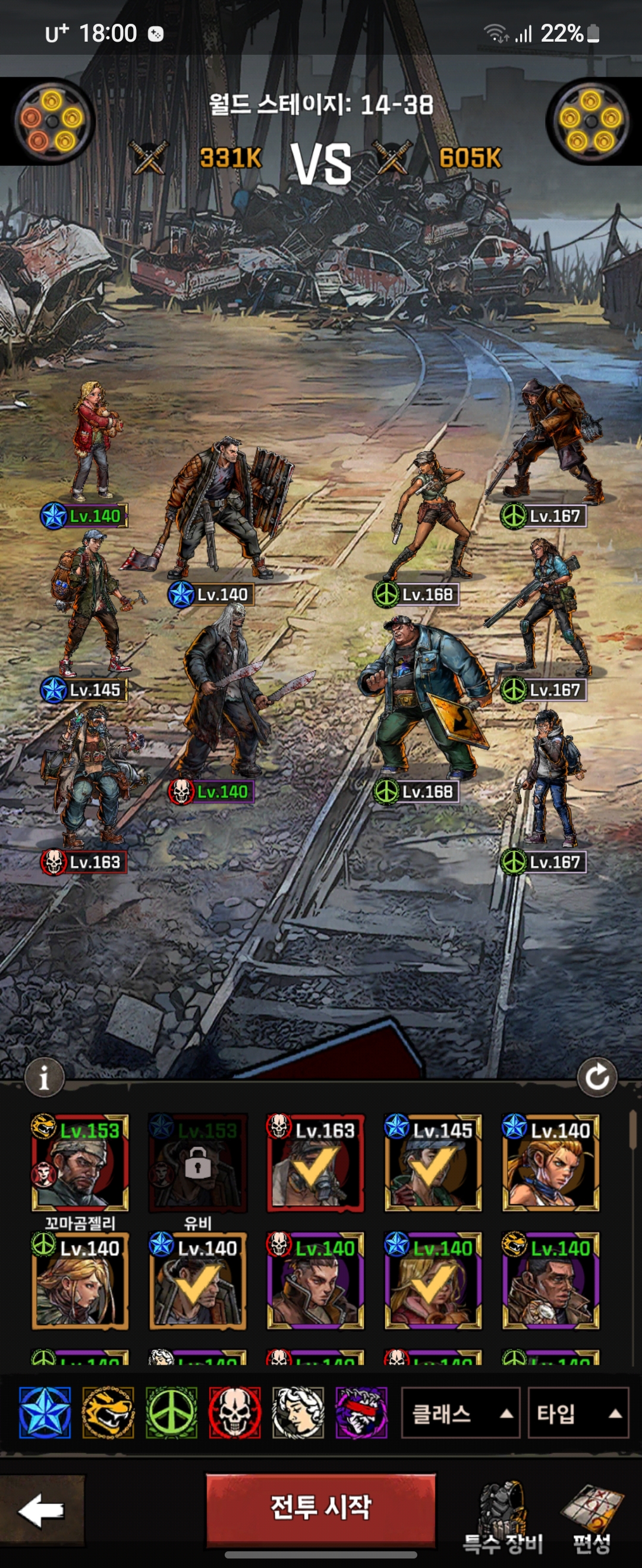
Task: Filter heroes by yellow tiger faction
Action: 108,1413
